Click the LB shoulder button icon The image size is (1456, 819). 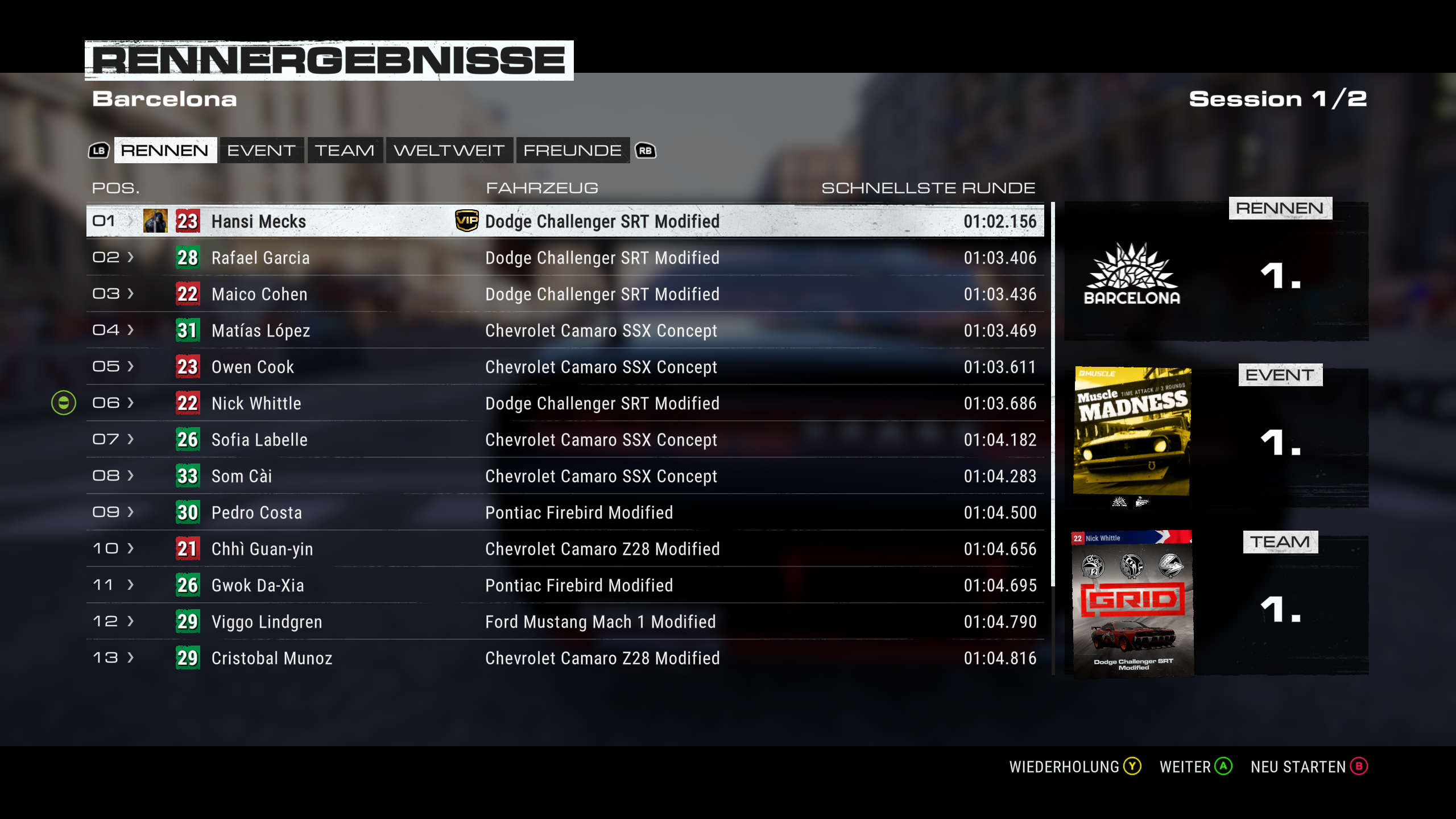(x=98, y=151)
